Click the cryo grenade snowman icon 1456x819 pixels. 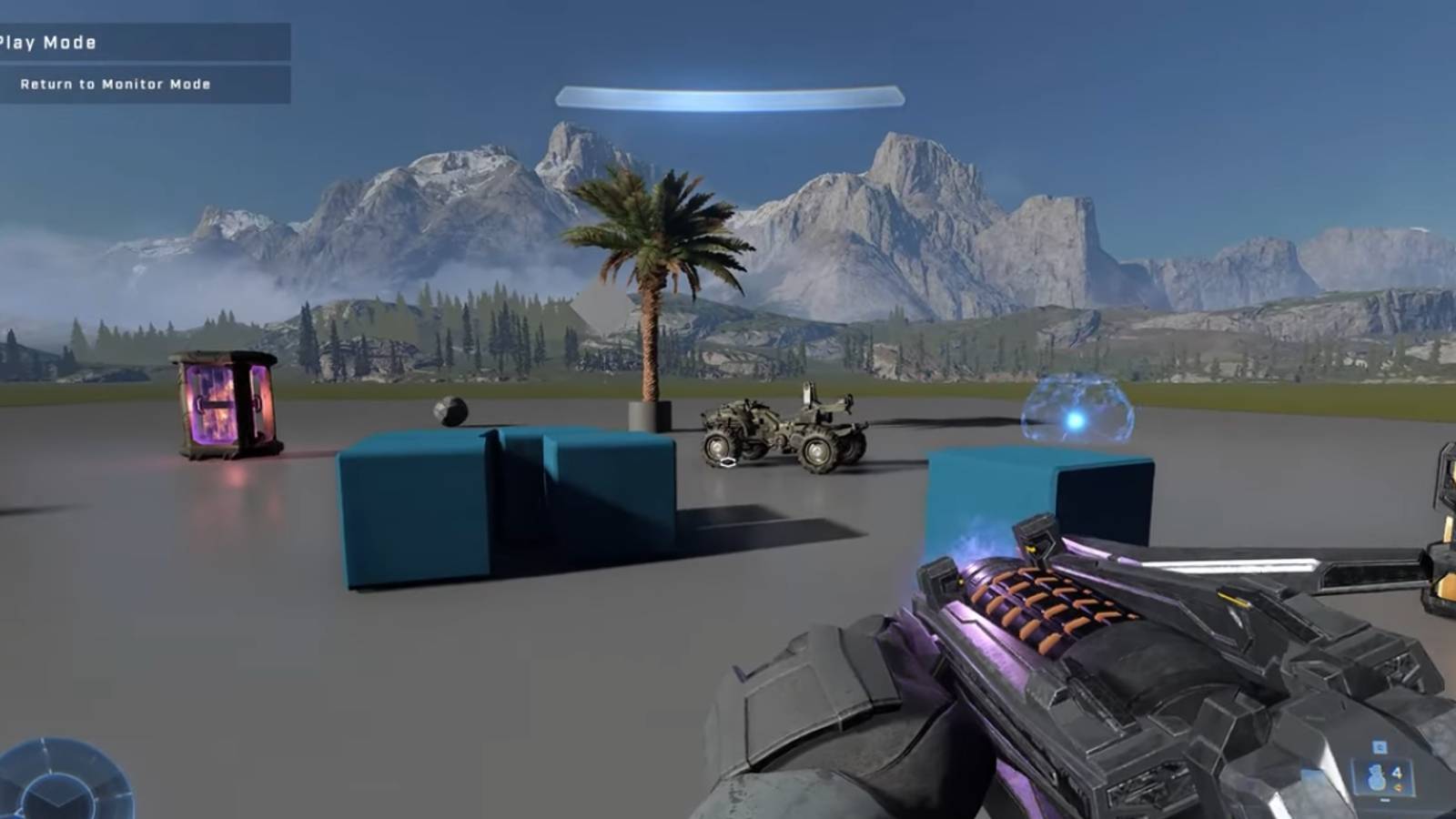pos(1377,778)
